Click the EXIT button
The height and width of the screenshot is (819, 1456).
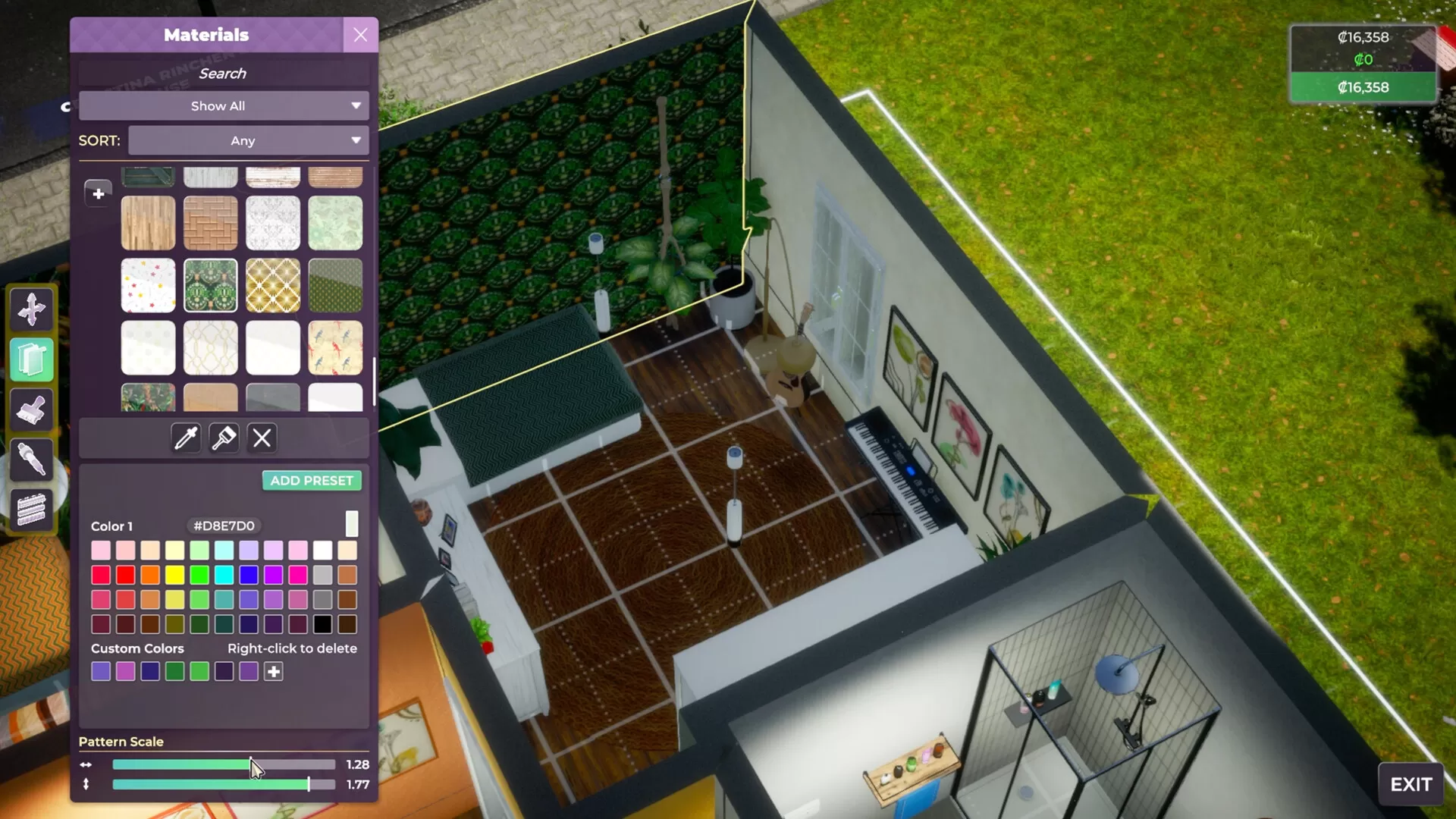coord(1410,782)
